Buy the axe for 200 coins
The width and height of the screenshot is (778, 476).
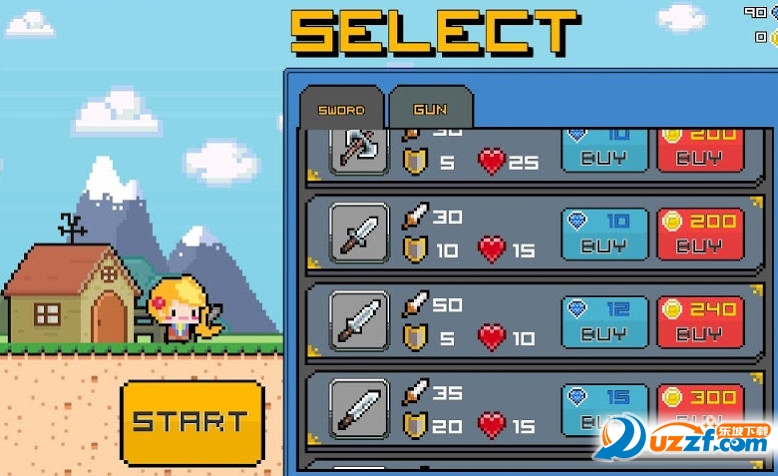click(700, 149)
